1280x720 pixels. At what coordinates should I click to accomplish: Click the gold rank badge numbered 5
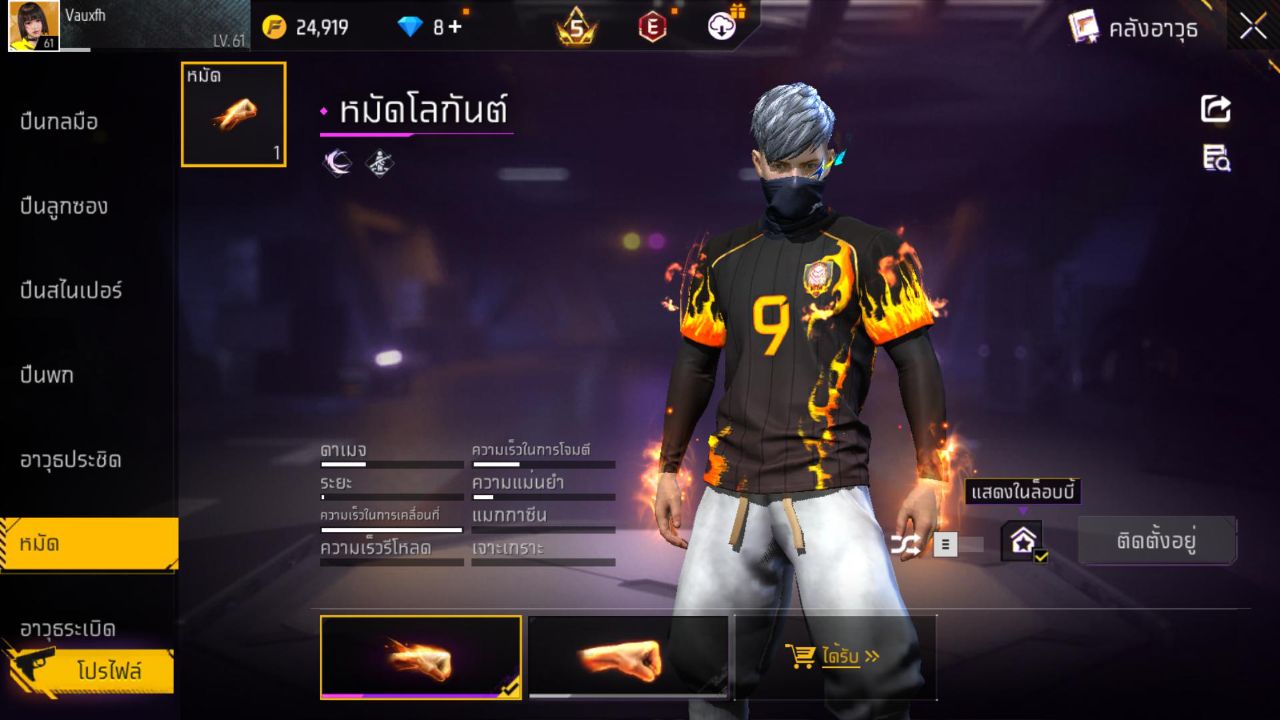tap(574, 28)
